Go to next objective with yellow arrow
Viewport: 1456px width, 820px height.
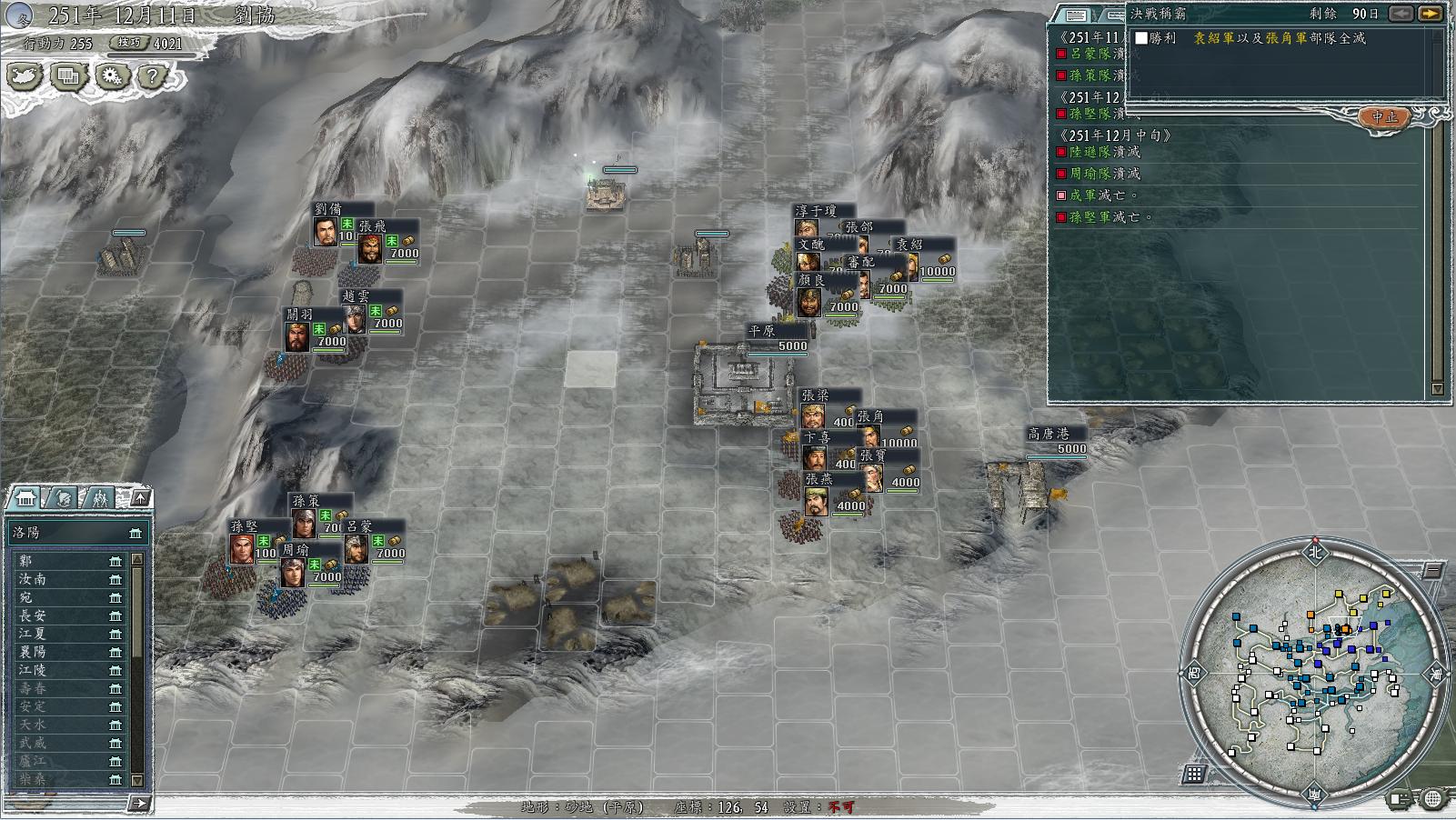pos(1431,14)
